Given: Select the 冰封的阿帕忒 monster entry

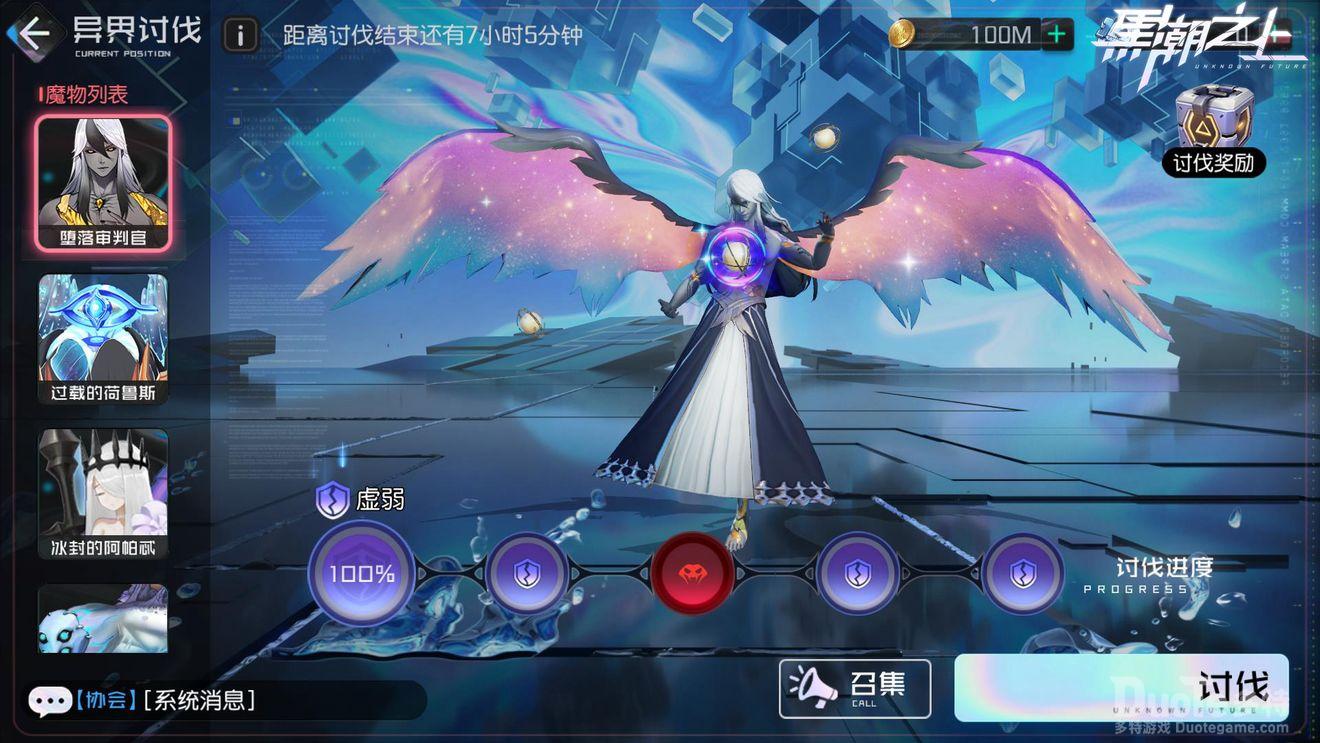Looking at the screenshot, I should point(103,490).
